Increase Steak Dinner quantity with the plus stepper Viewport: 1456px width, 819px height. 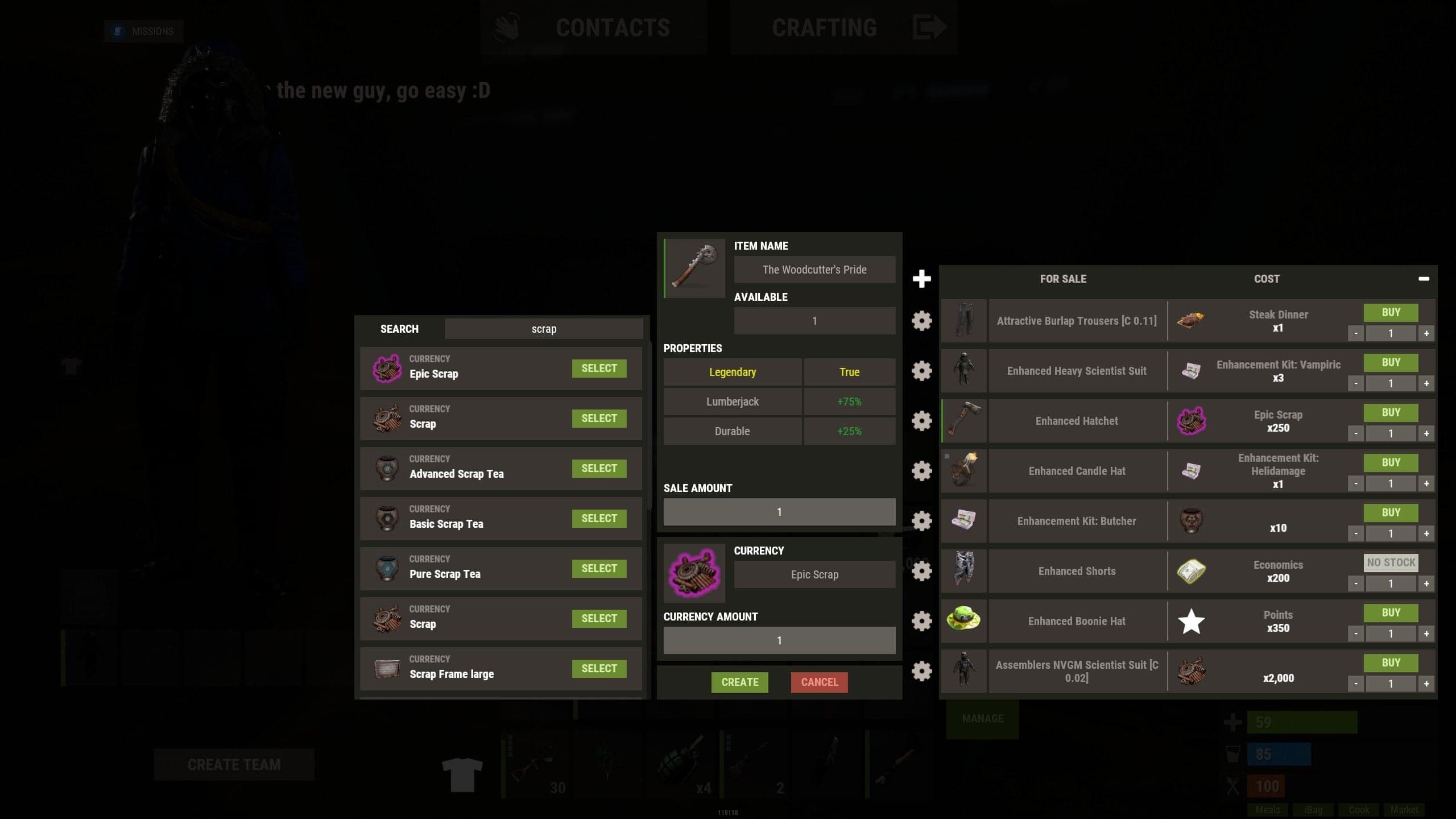(1426, 333)
